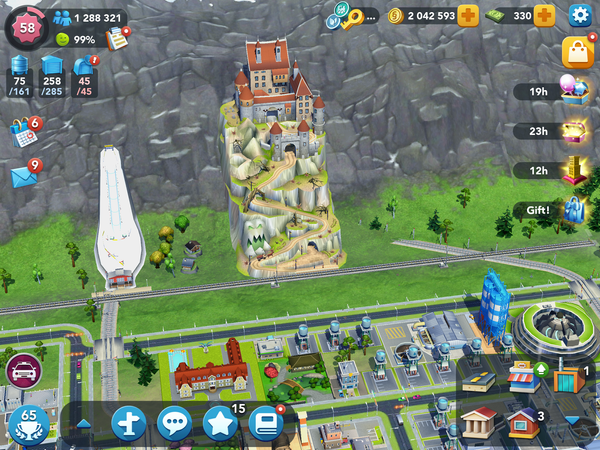
Task: Open the settings gear menu
Action: (x=579, y=15)
